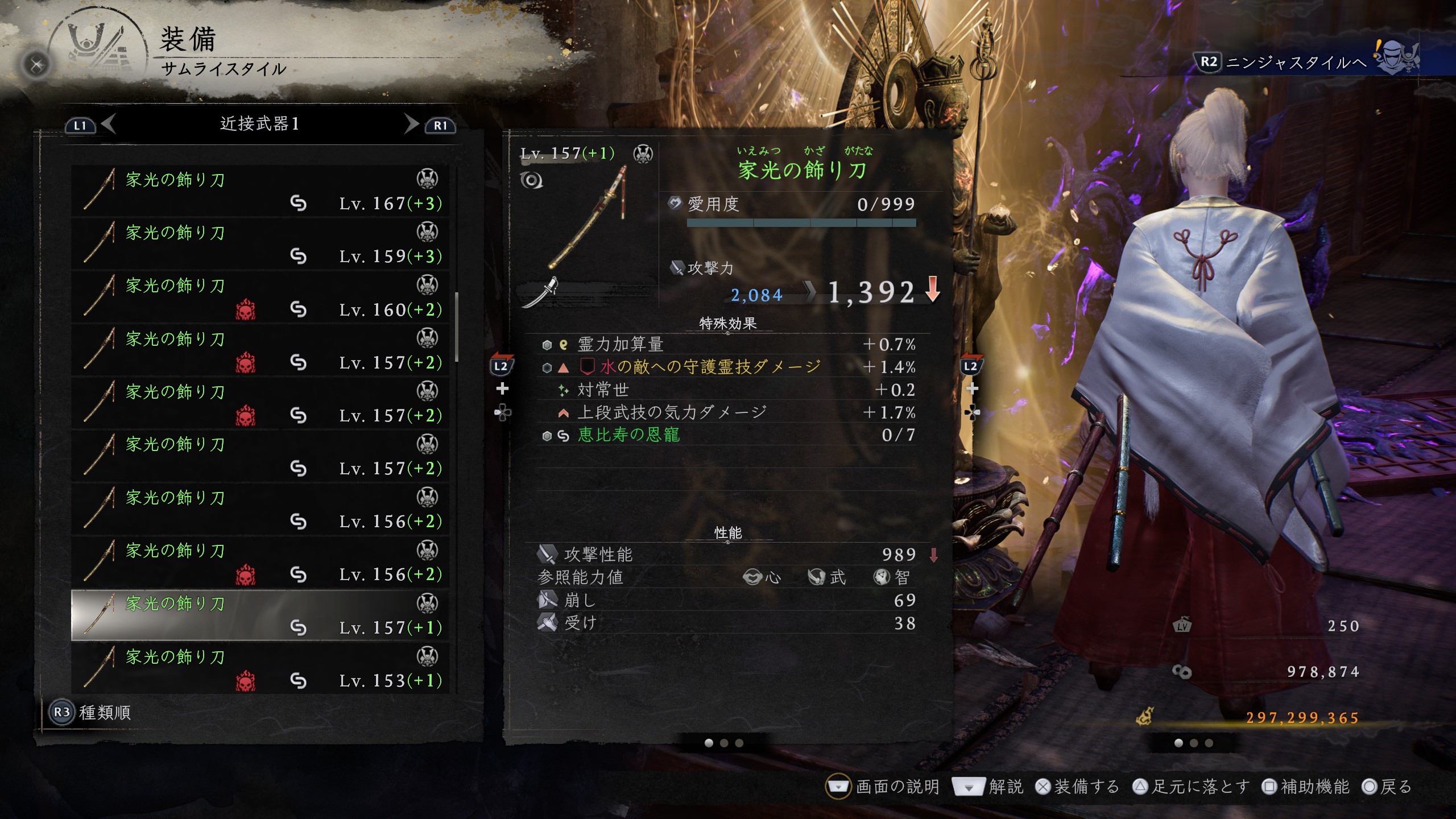Go to next slot with right arrow beside 近接武器1
The image size is (1456, 819).
(411, 123)
